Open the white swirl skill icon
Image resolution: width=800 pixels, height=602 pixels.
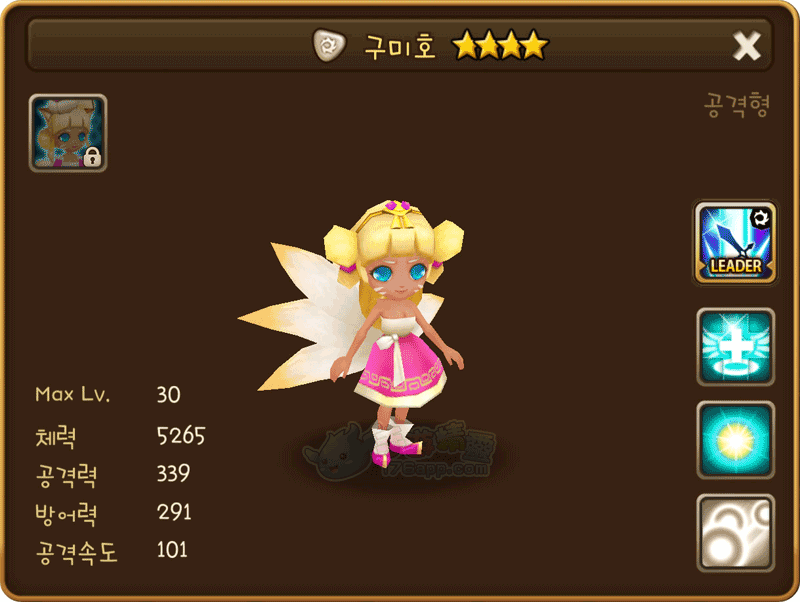pyautogui.click(x=735, y=533)
